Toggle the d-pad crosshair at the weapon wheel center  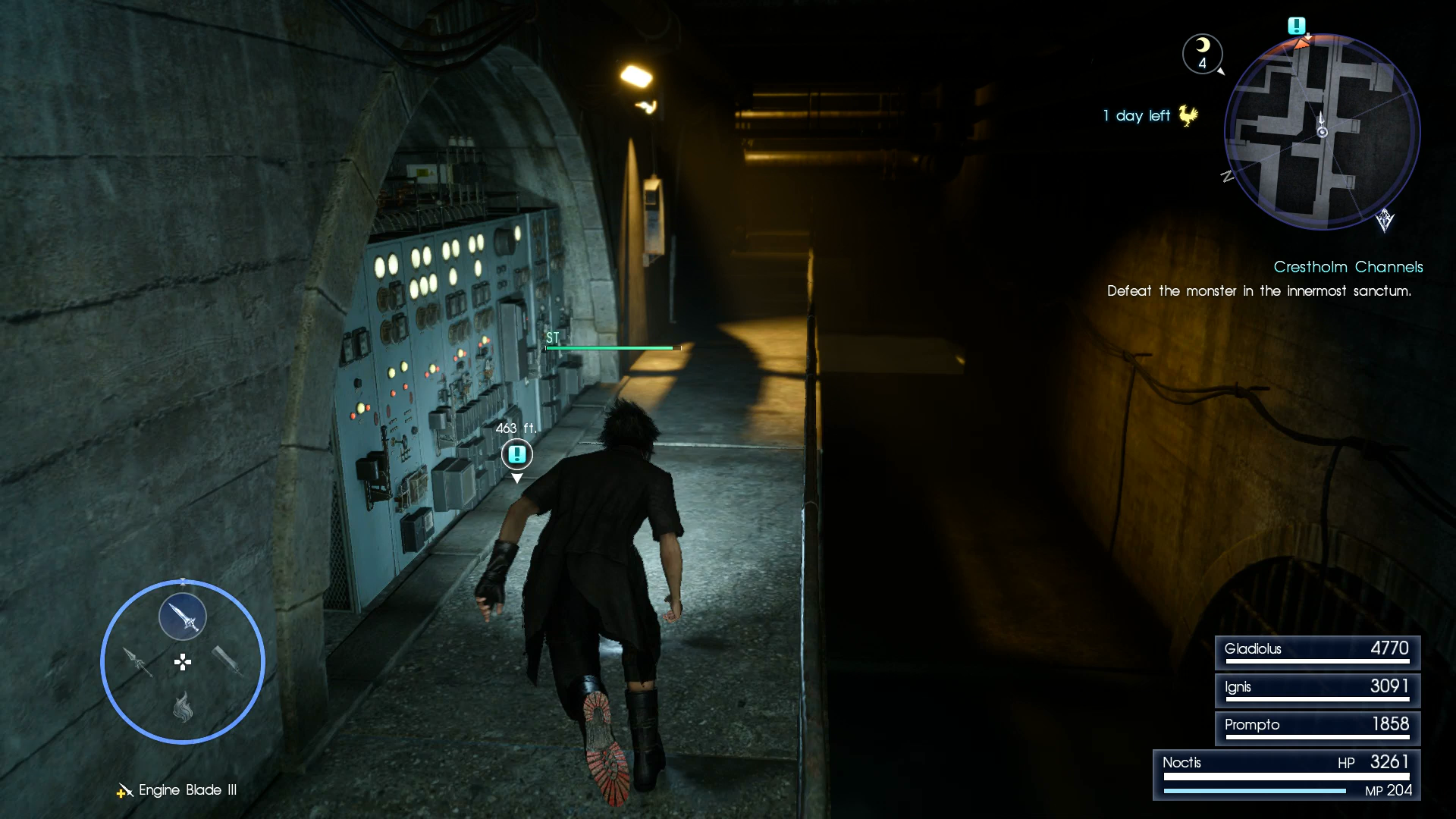pos(183,663)
